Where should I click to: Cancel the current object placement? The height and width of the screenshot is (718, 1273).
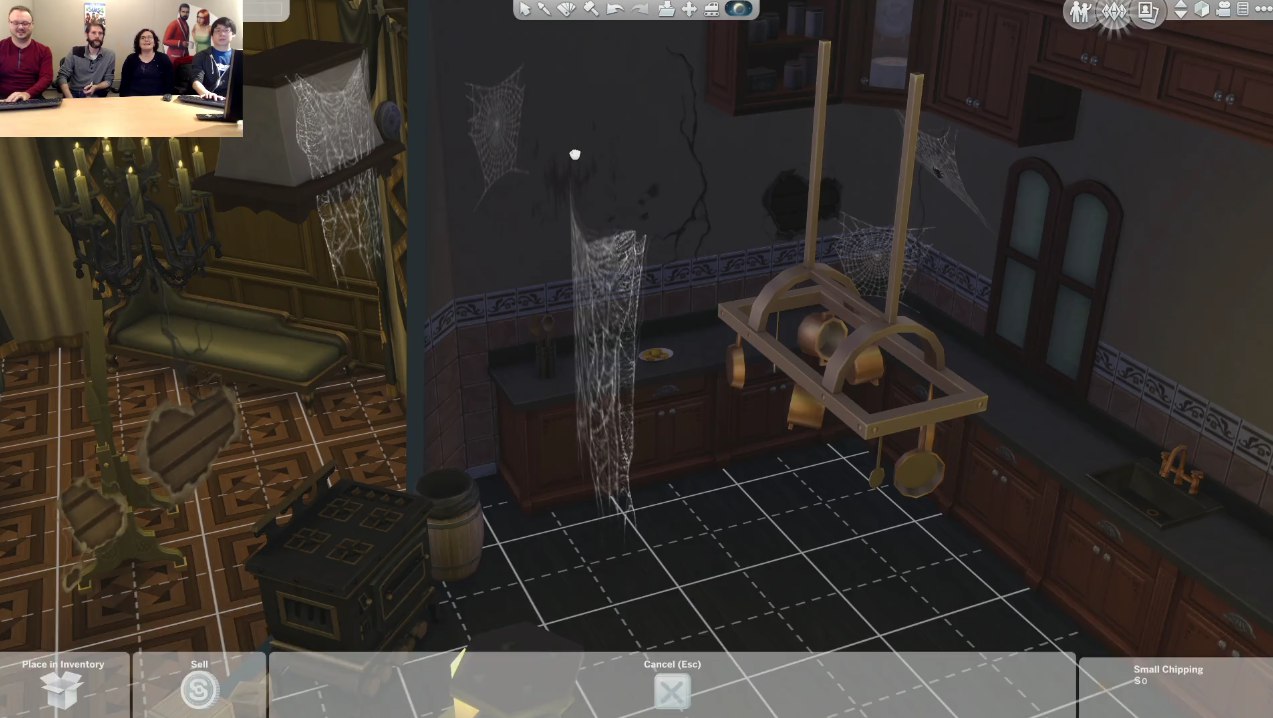pyautogui.click(x=672, y=690)
